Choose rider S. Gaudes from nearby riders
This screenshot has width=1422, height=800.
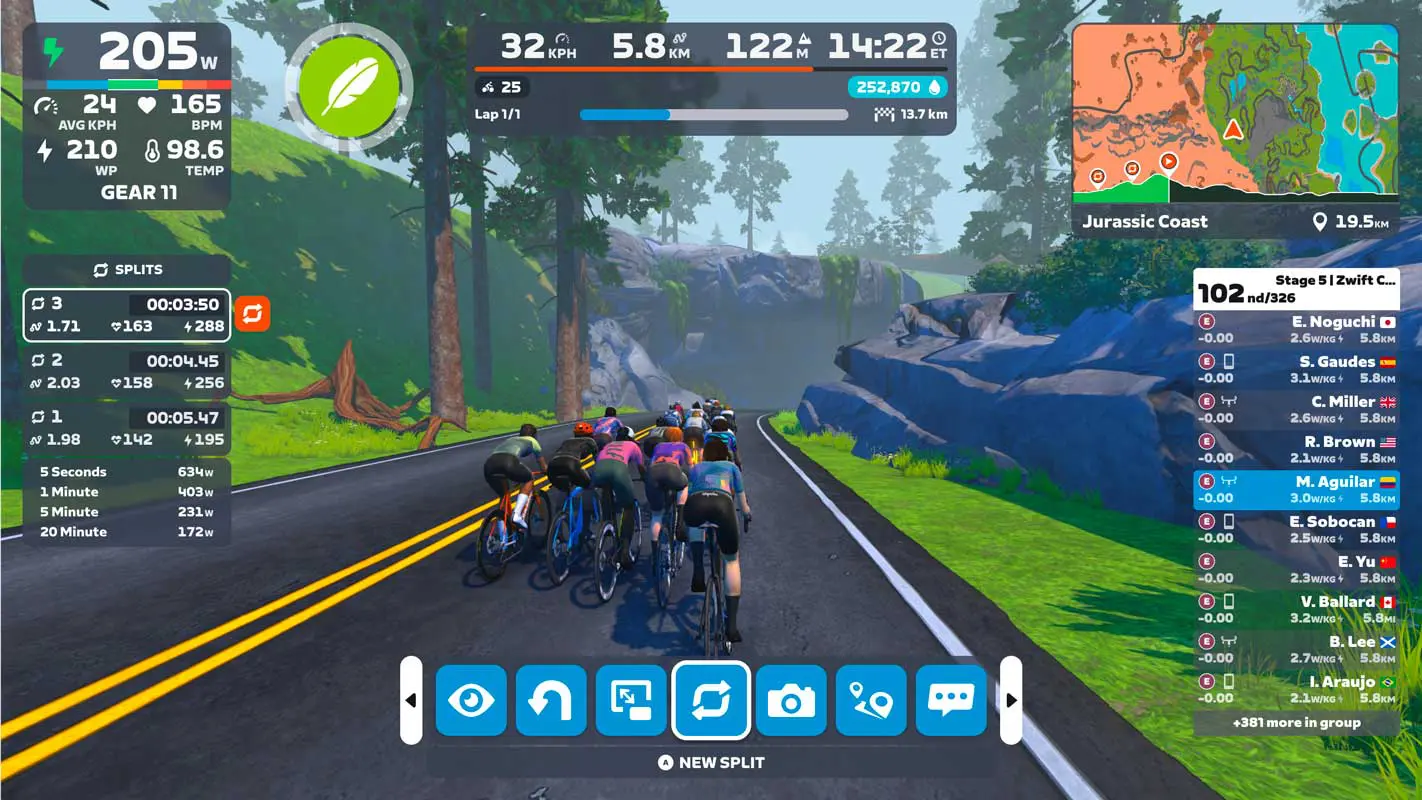tap(1296, 370)
